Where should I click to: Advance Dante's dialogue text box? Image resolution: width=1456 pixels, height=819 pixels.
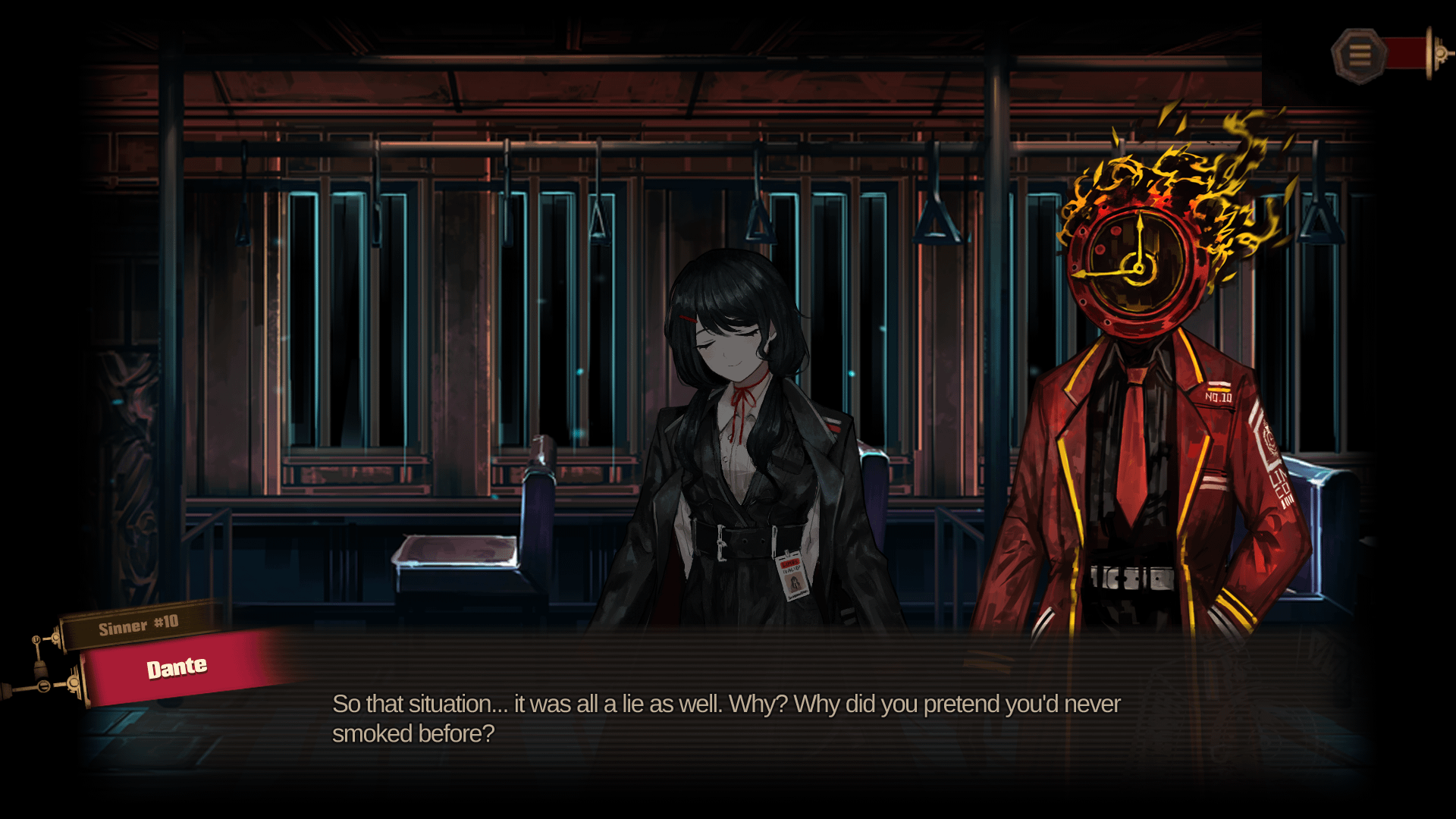click(726, 717)
